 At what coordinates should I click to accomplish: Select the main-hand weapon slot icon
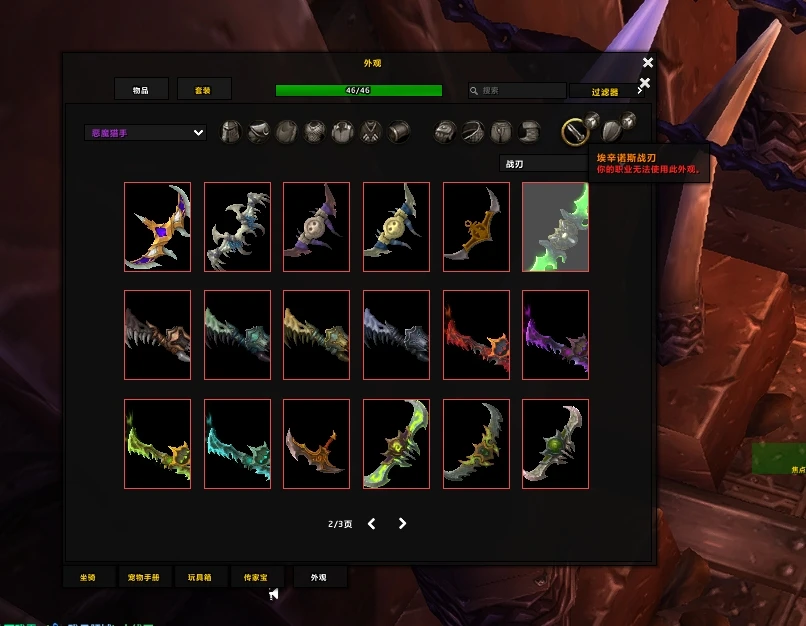(x=573, y=131)
